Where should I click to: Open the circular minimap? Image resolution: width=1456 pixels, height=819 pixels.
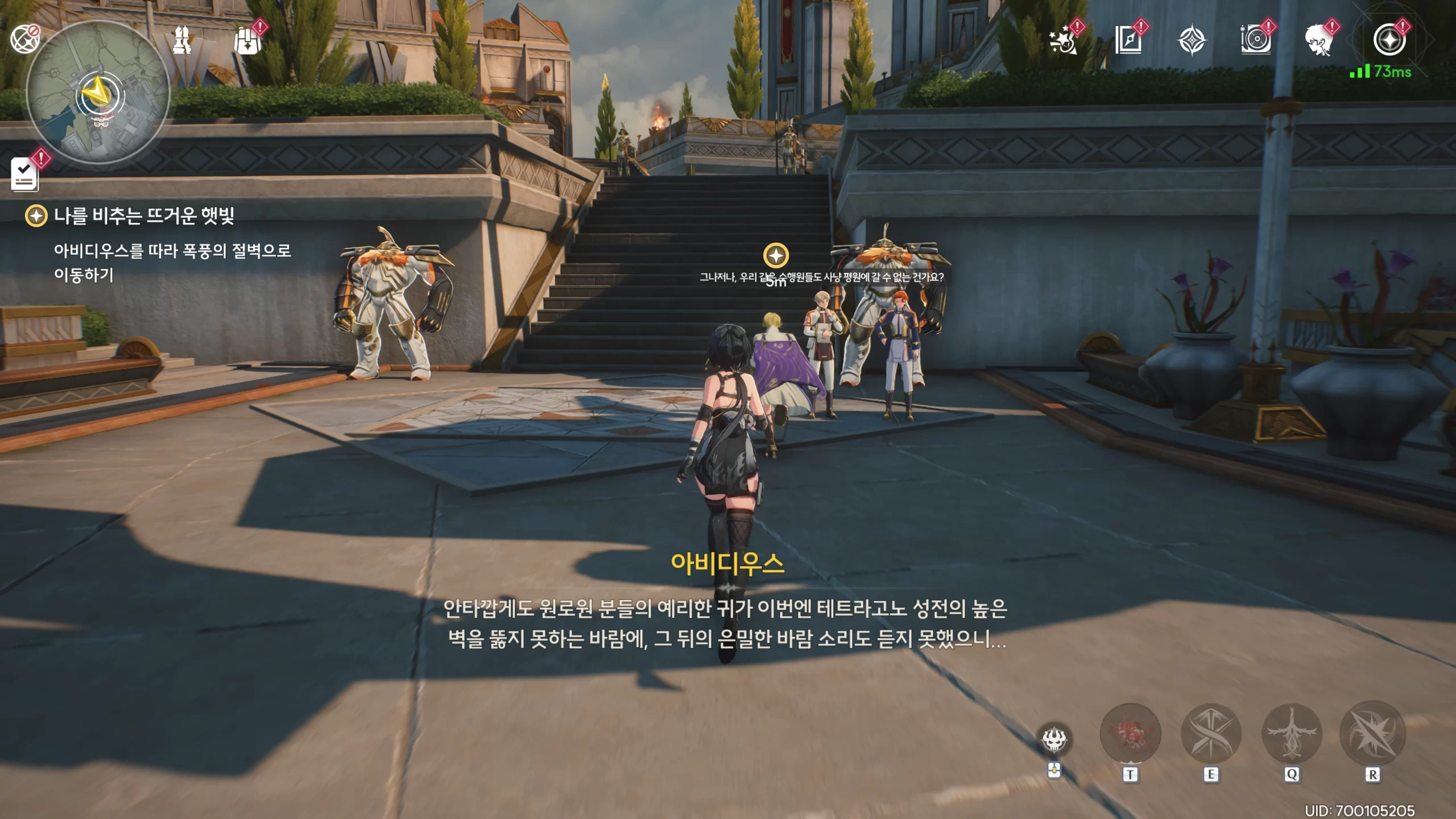coord(98,94)
